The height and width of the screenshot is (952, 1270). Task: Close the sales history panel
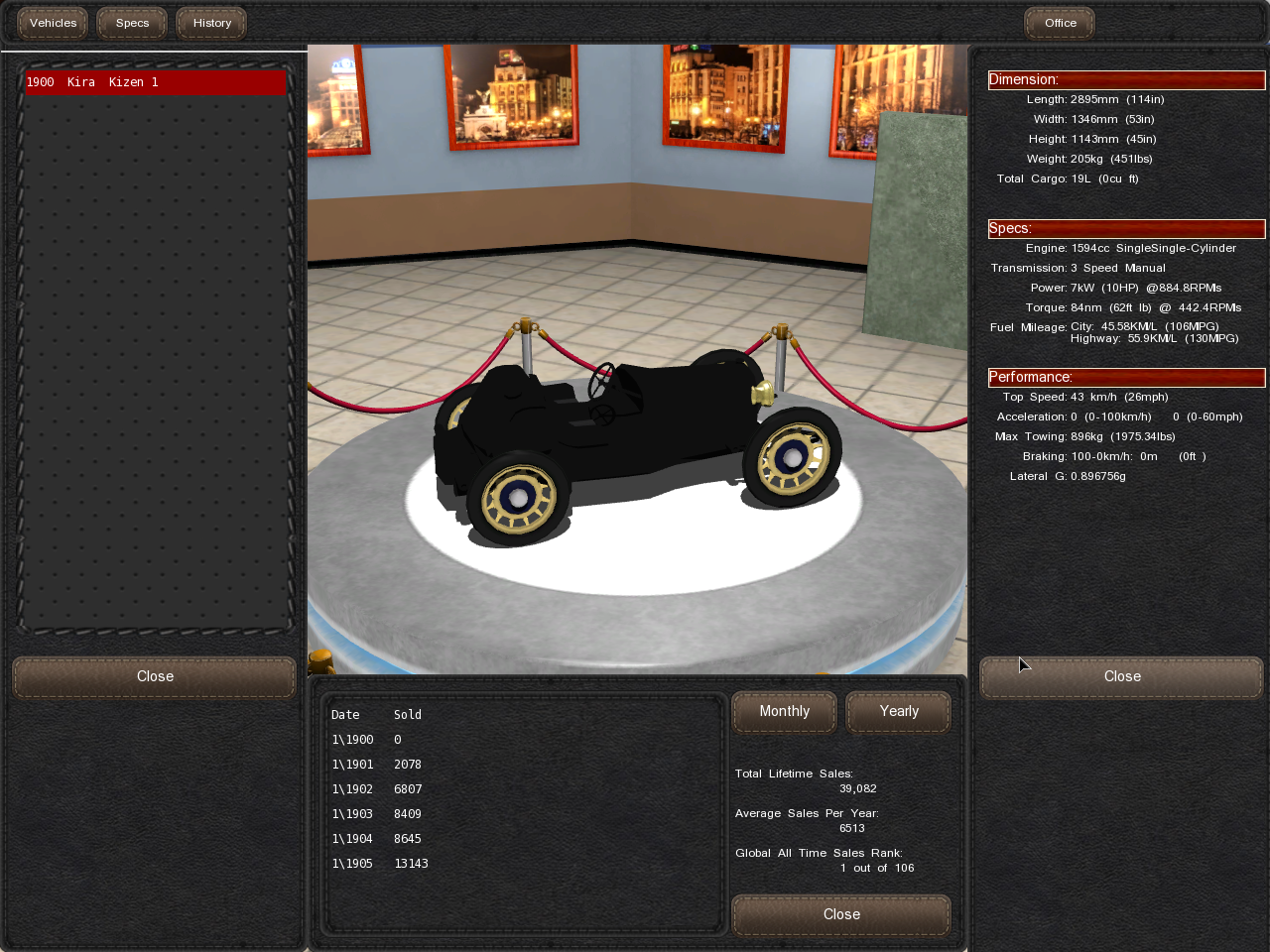[x=841, y=914]
